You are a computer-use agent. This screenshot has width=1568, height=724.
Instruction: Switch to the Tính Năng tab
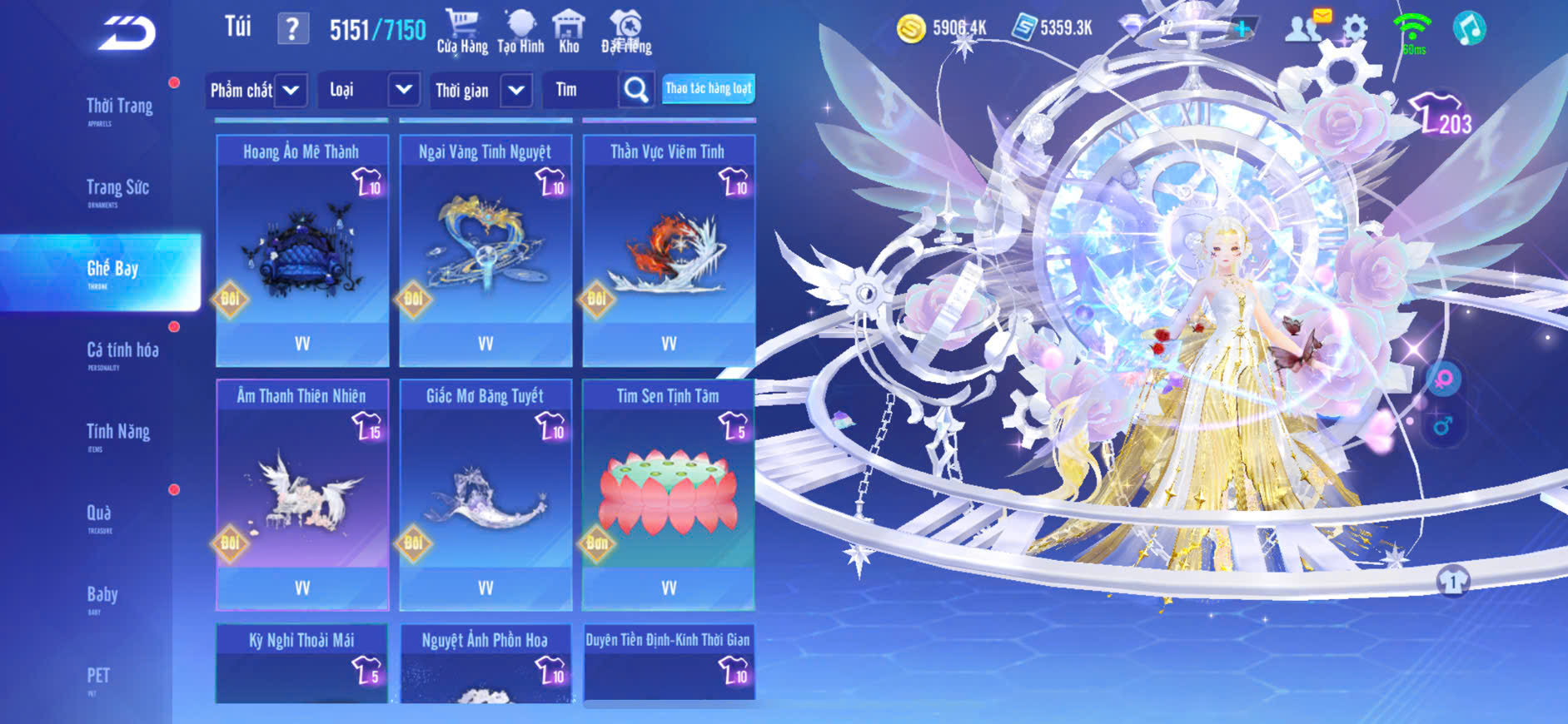[118, 433]
